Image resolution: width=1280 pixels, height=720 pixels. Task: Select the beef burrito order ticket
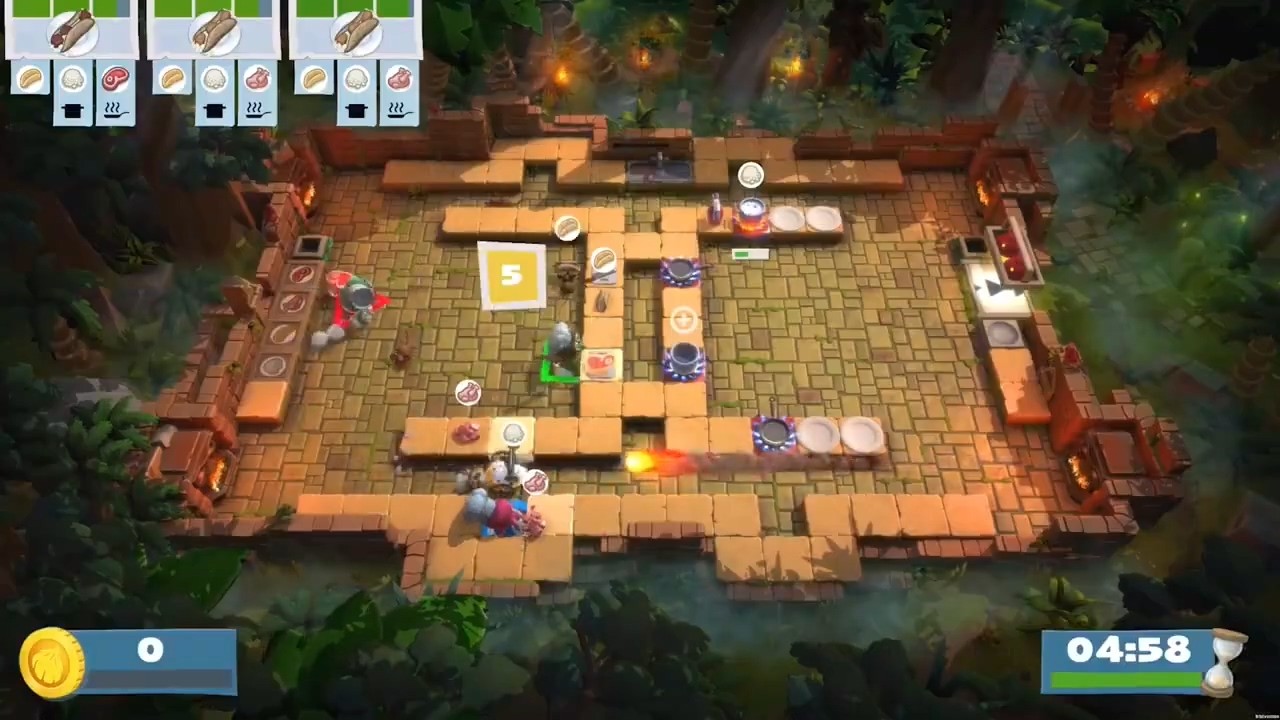(72, 30)
